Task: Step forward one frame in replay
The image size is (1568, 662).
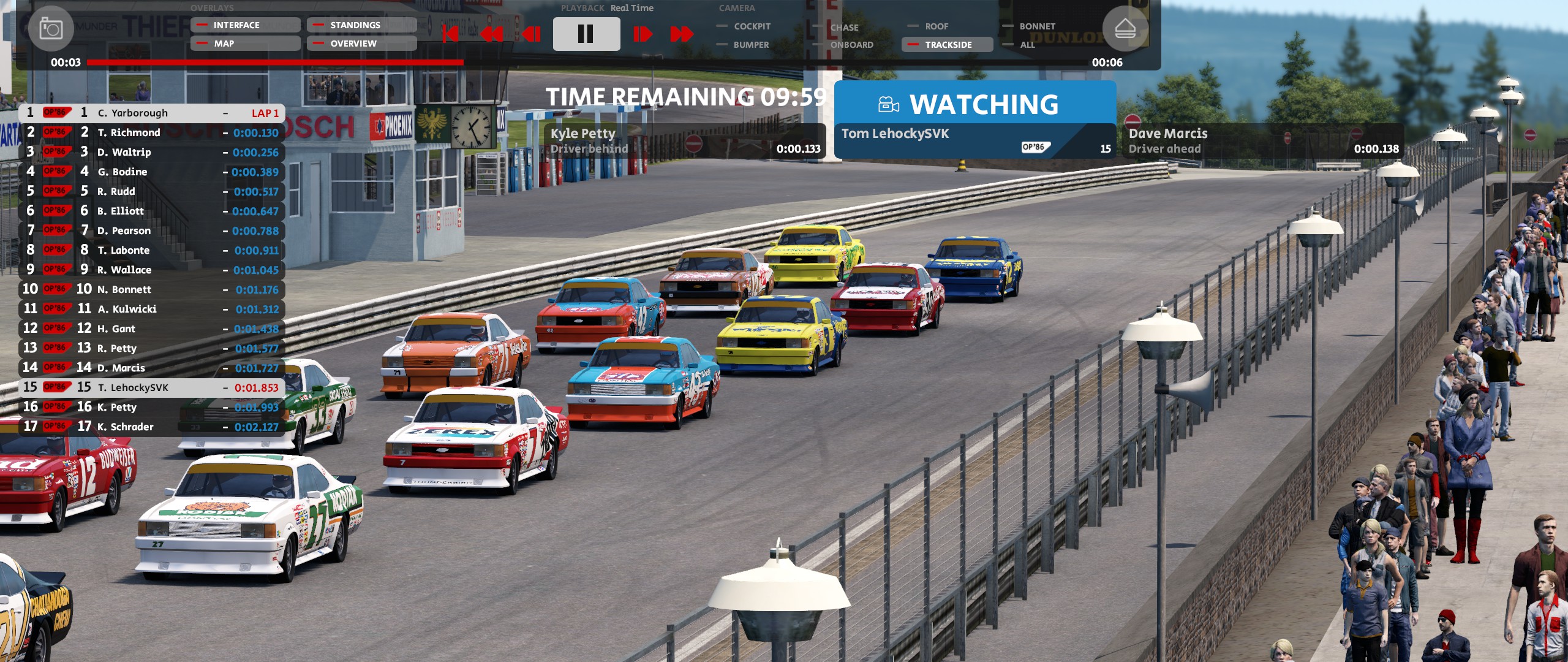Action: click(x=642, y=34)
